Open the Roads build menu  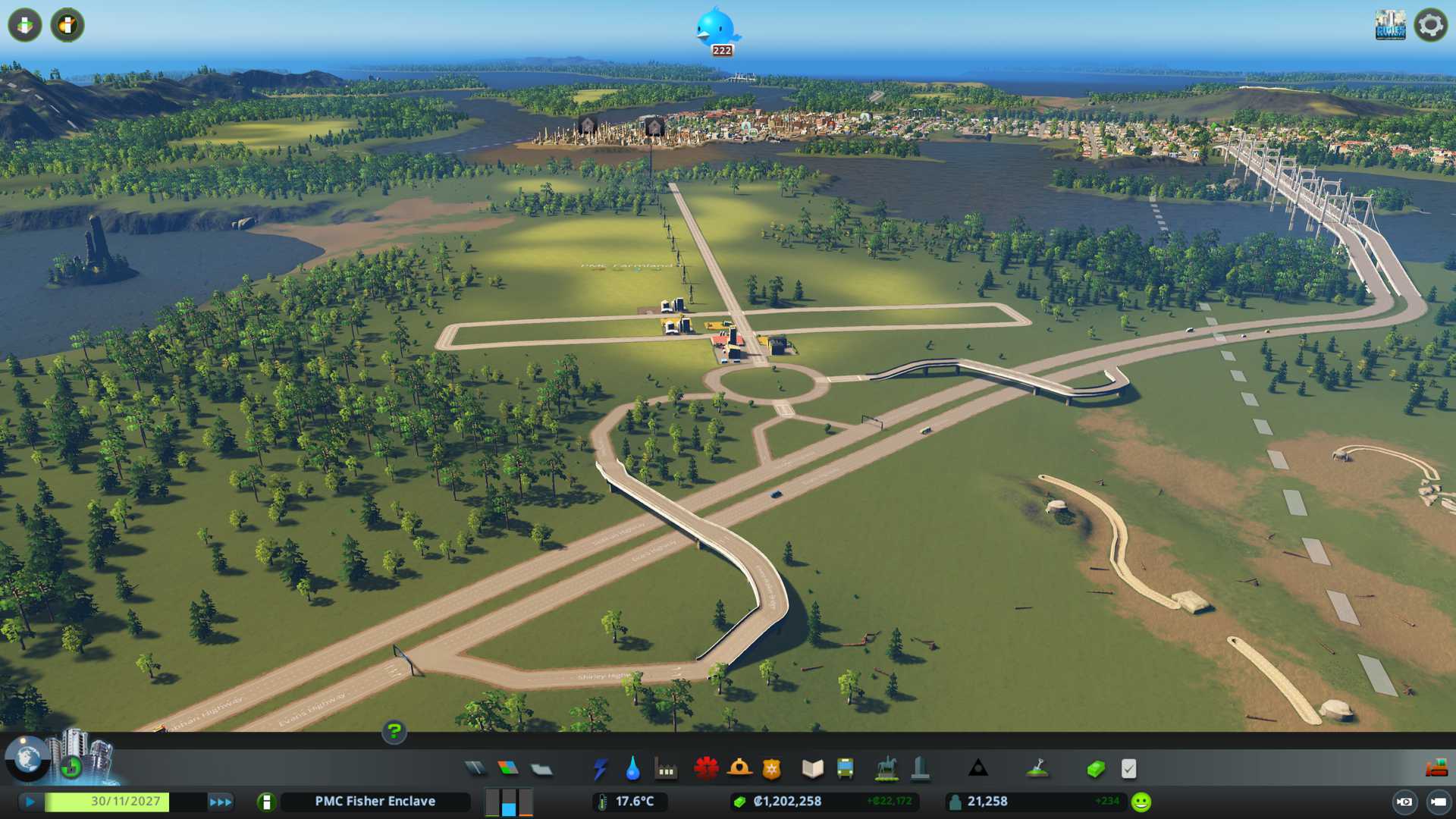click(475, 769)
